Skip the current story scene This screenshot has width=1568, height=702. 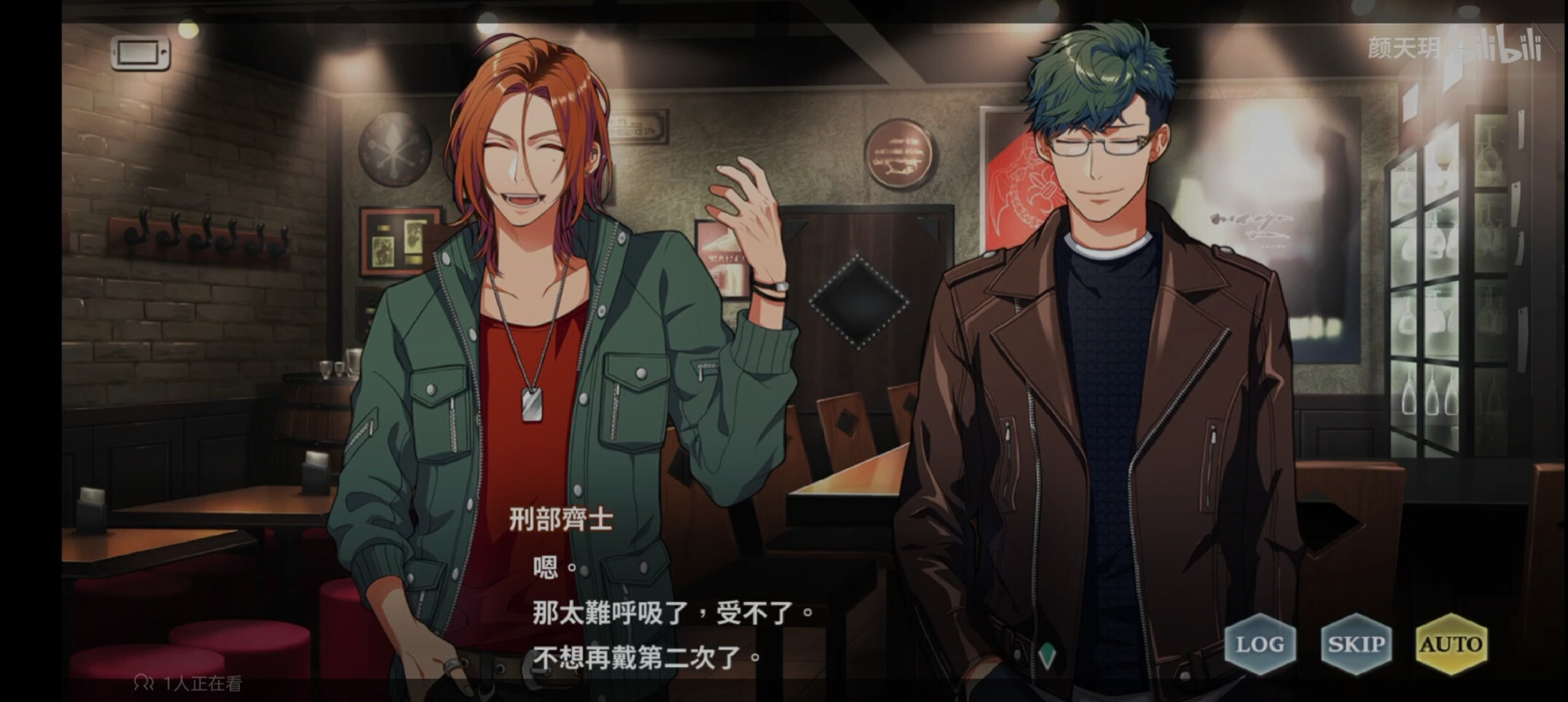[x=1356, y=644]
